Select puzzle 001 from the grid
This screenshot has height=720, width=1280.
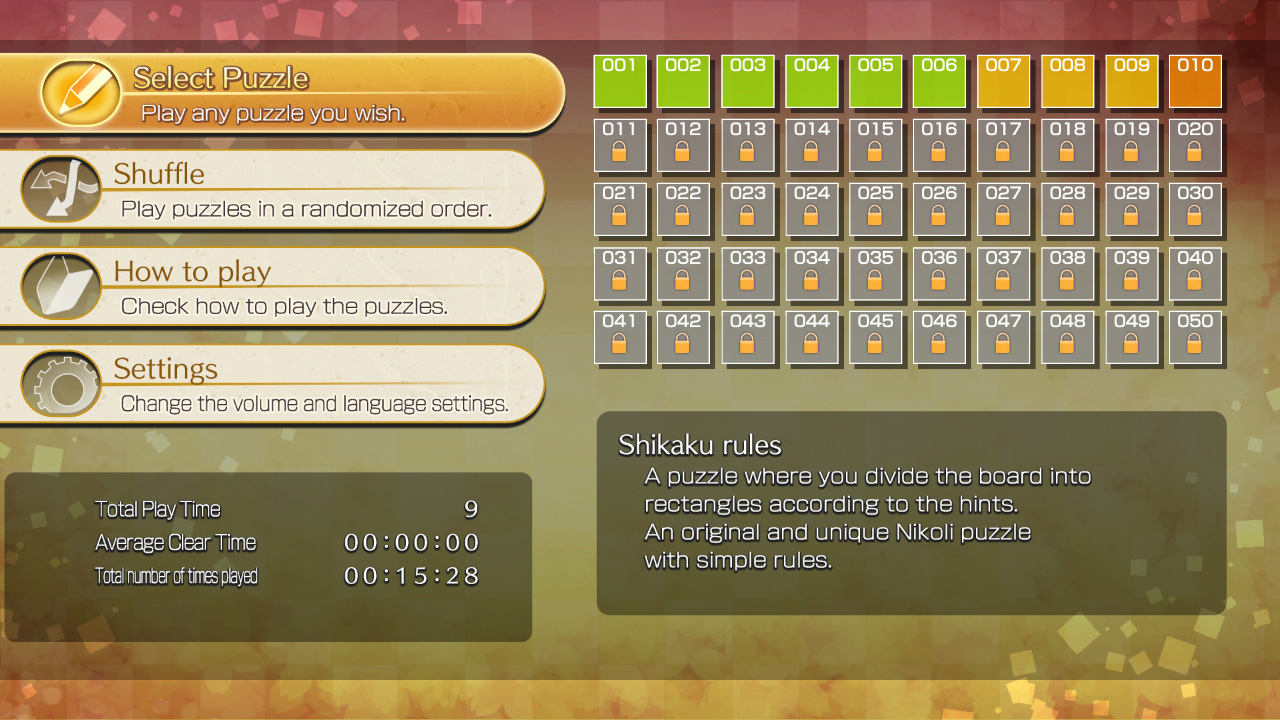click(621, 81)
